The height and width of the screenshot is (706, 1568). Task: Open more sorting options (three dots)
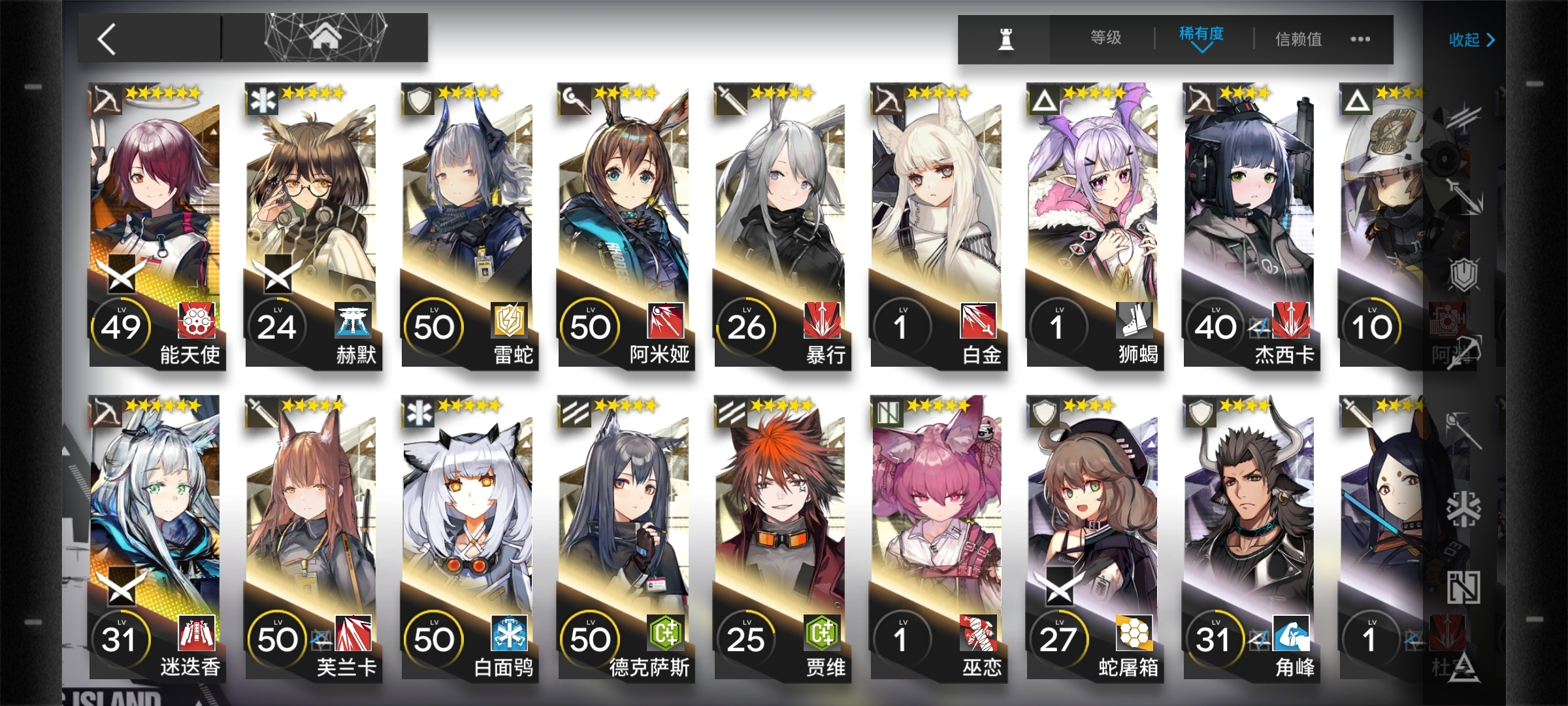1360,39
